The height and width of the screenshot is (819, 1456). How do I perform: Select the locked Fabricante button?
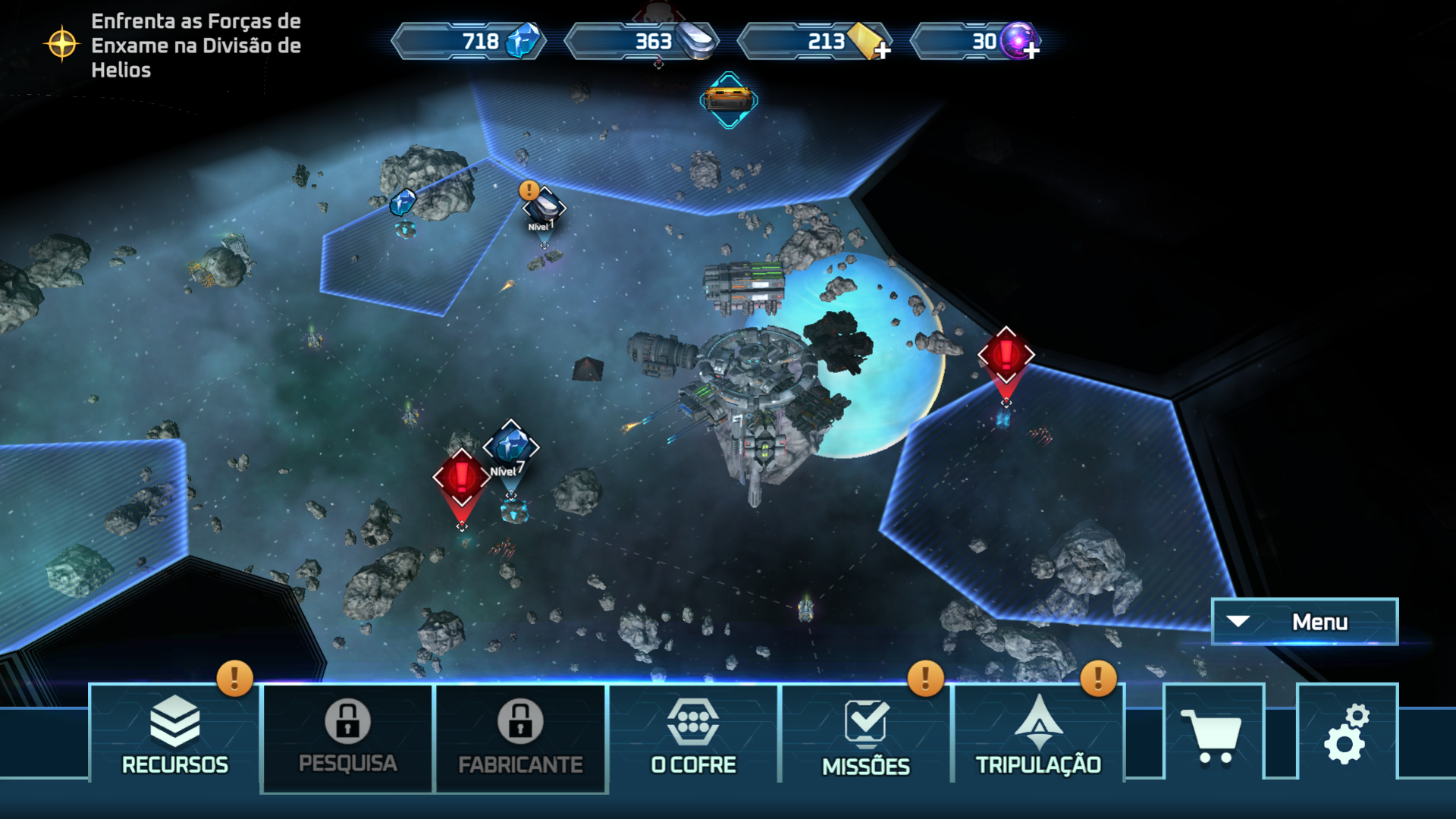pyautogui.click(x=520, y=737)
